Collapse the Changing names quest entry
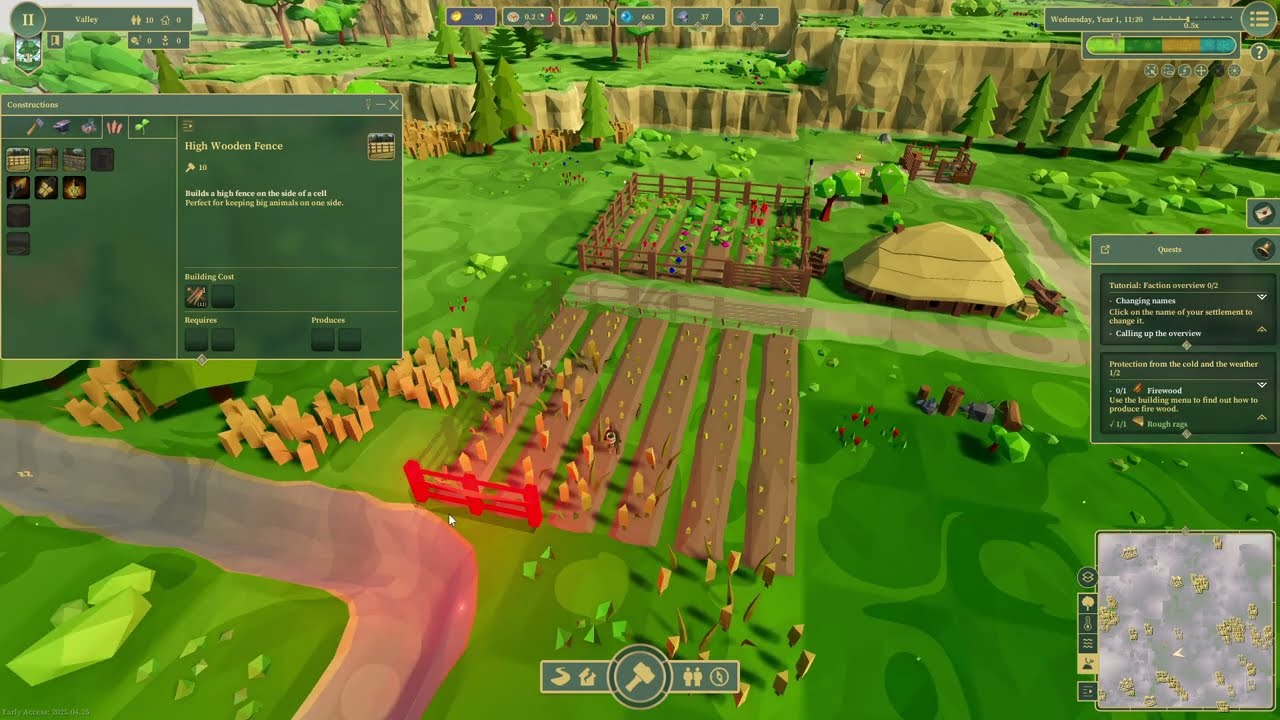Screen dimensions: 1280x720 pyautogui.click(x=1262, y=297)
